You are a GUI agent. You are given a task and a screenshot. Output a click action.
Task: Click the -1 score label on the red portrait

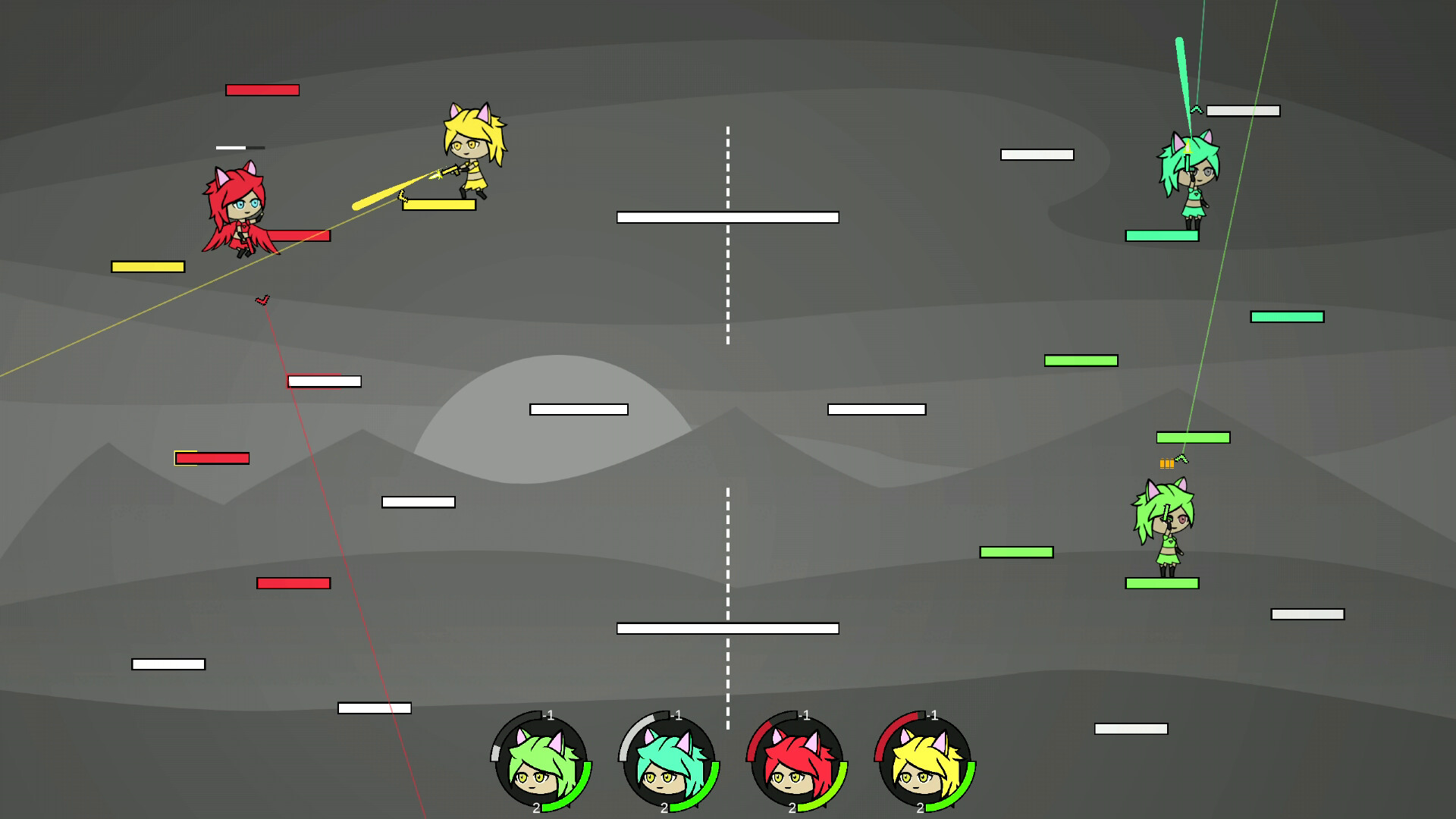(805, 714)
